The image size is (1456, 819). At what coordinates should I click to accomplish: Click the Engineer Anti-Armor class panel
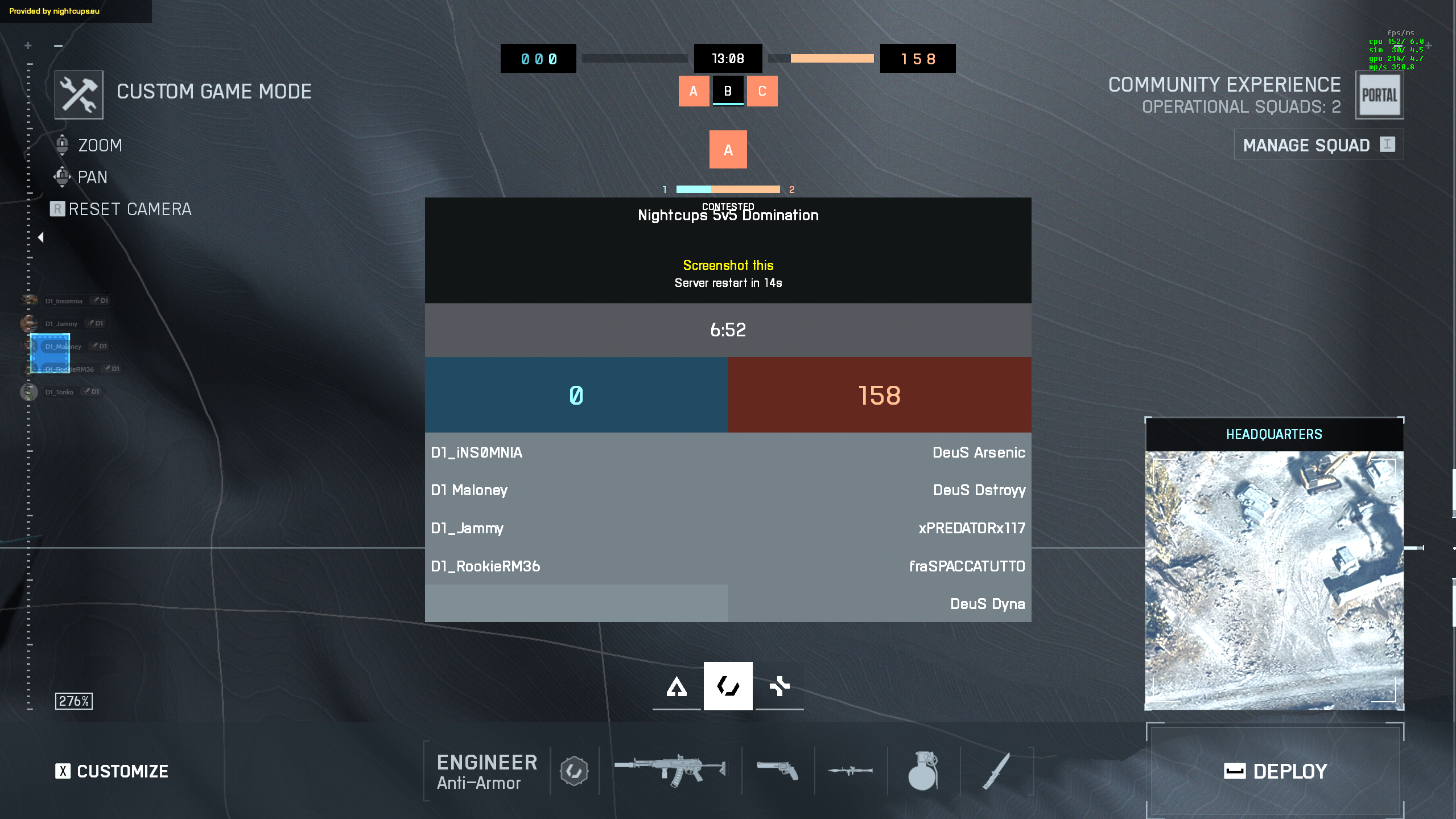[486, 771]
